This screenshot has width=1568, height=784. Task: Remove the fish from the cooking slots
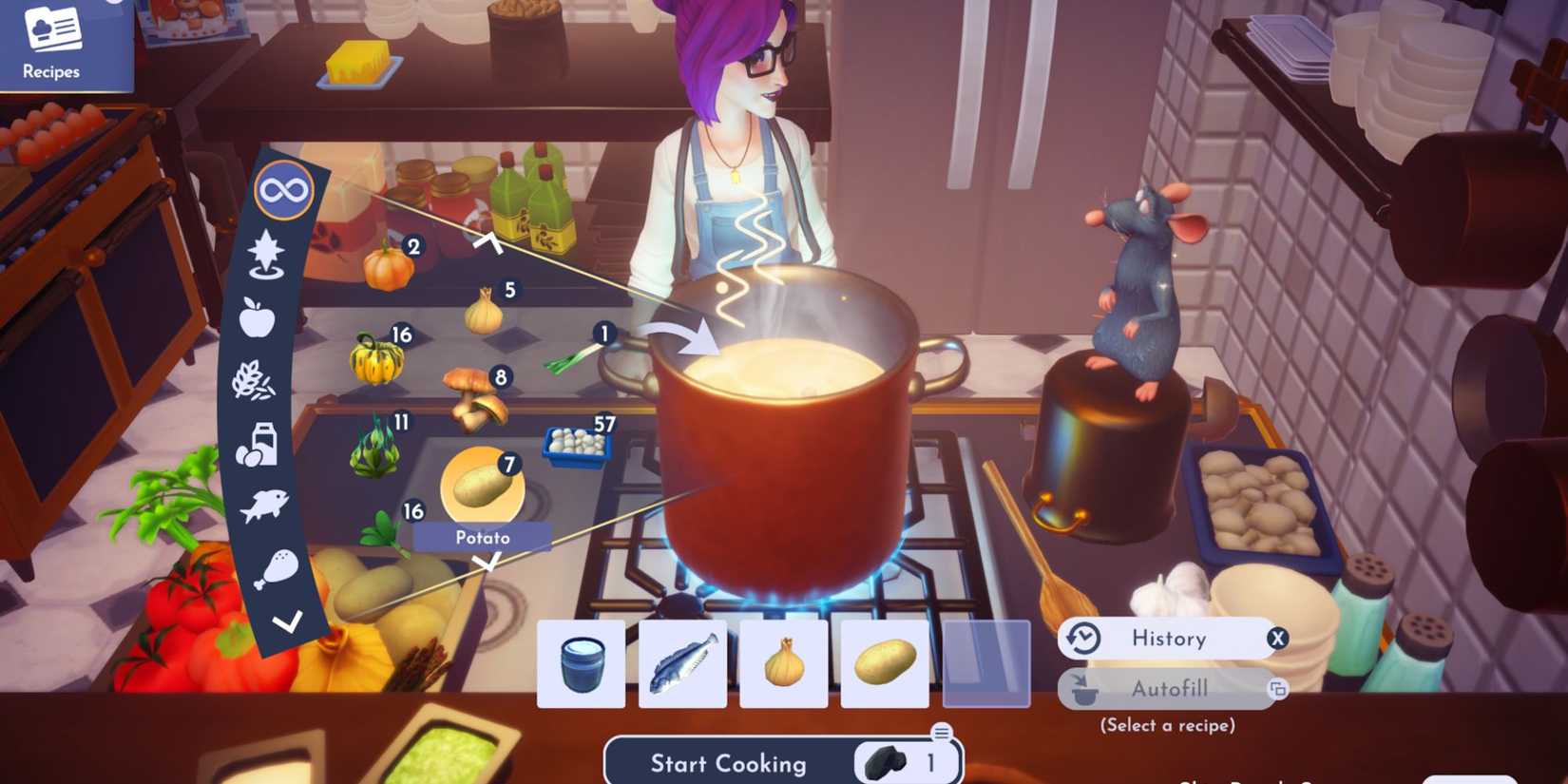click(x=682, y=663)
